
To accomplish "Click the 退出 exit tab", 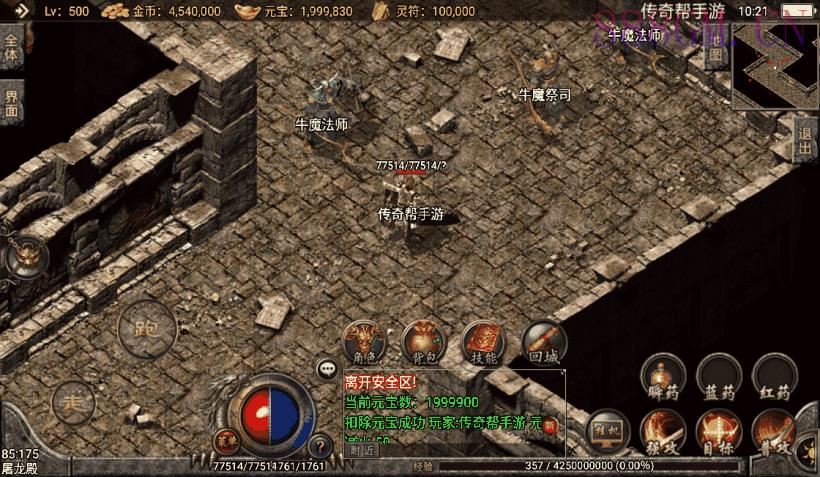I will 806,142.
